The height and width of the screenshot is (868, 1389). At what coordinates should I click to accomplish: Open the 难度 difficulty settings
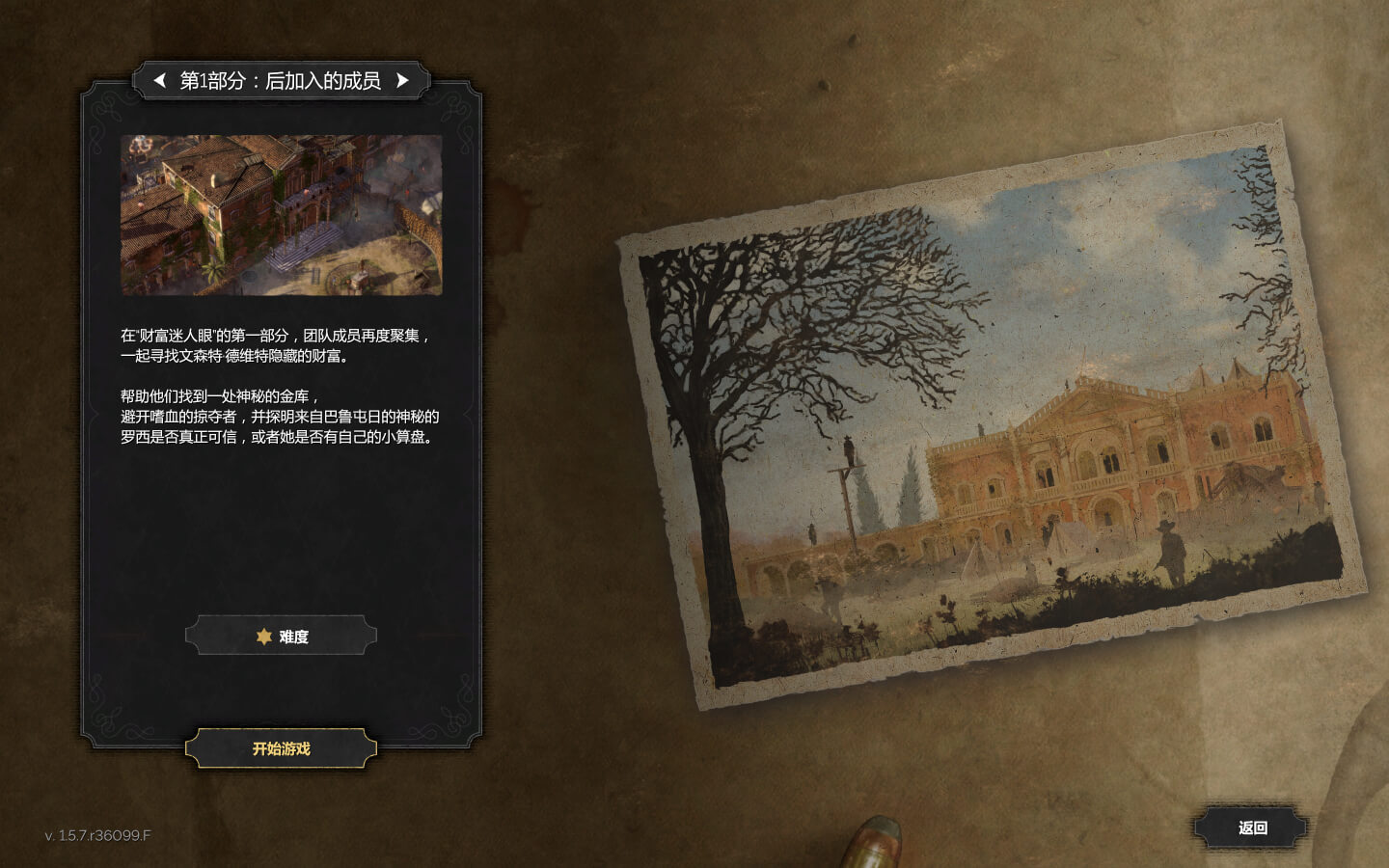coord(281,637)
